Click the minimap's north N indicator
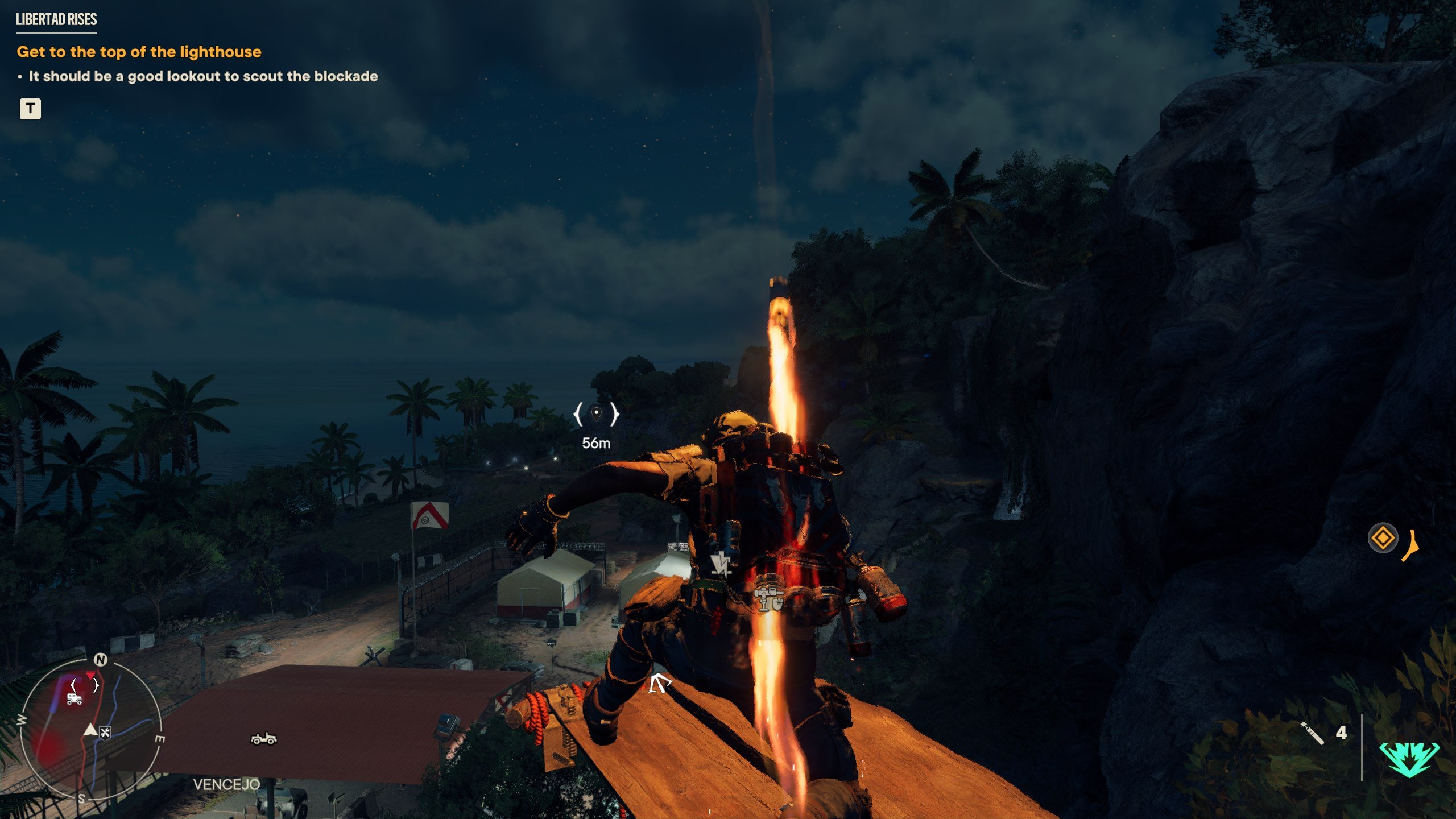The width and height of the screenshot is (1456, 819). click(101, 659)
